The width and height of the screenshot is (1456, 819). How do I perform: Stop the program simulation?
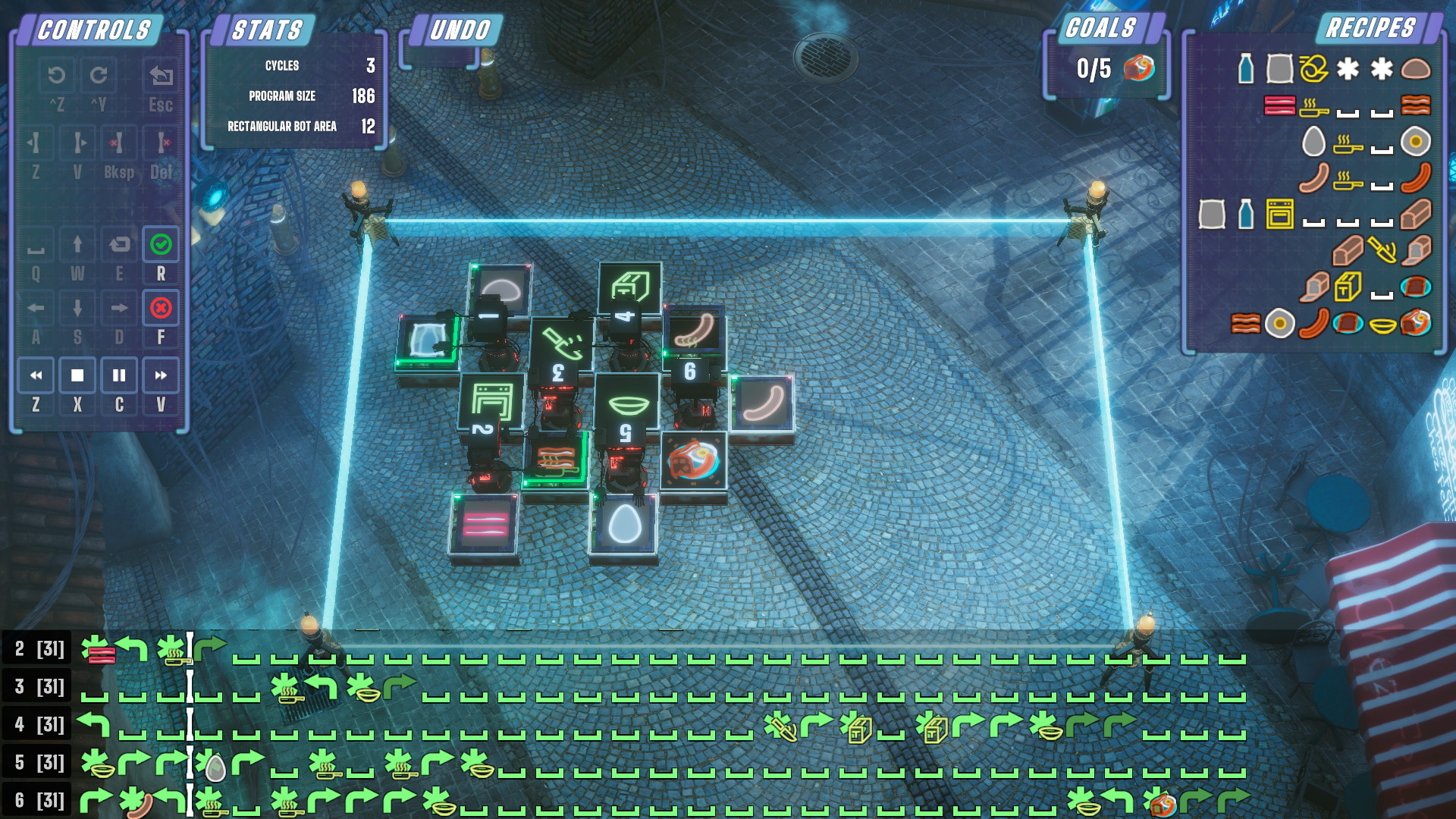(77, 375)
